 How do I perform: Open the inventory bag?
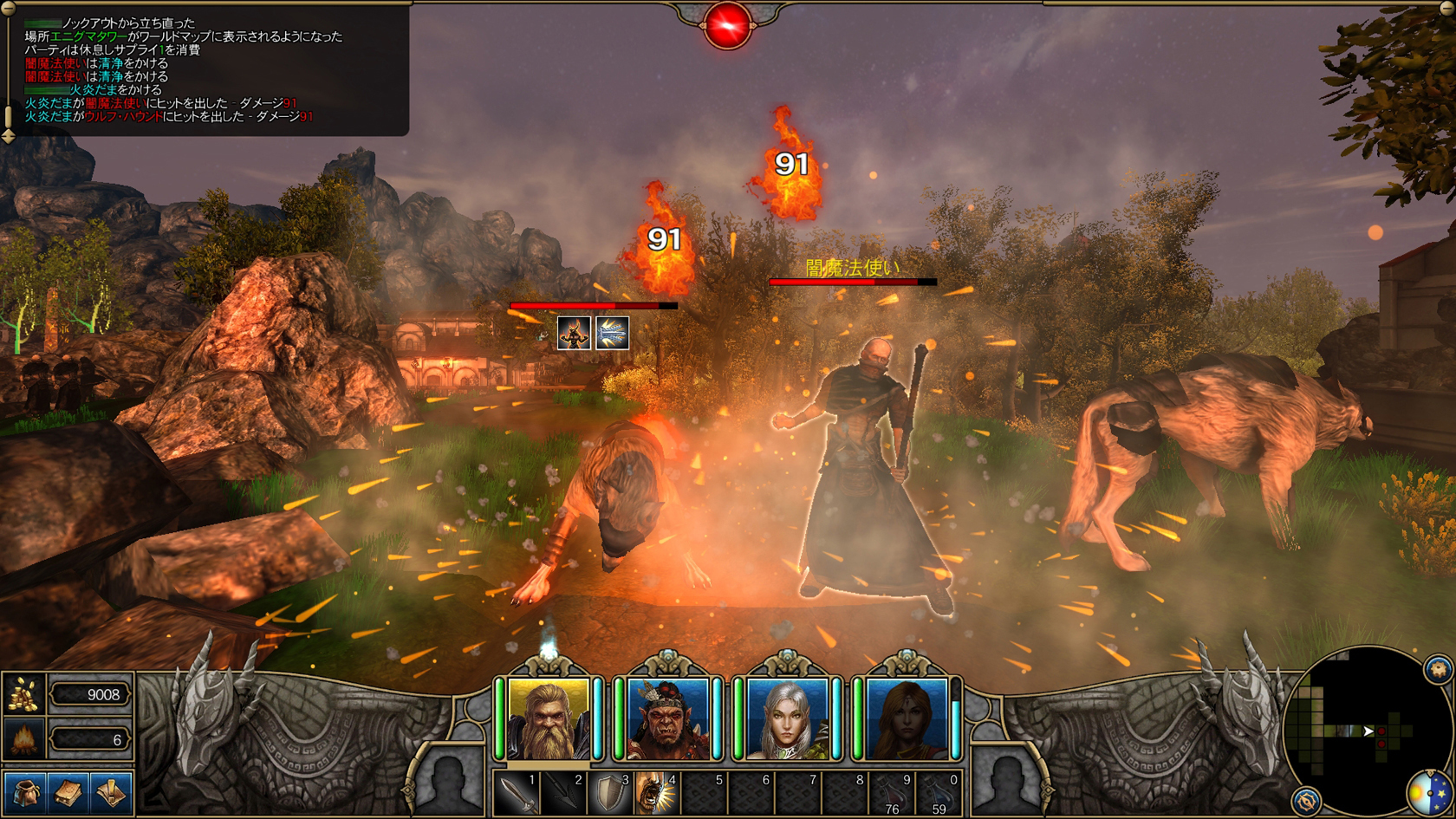[23, 792]
